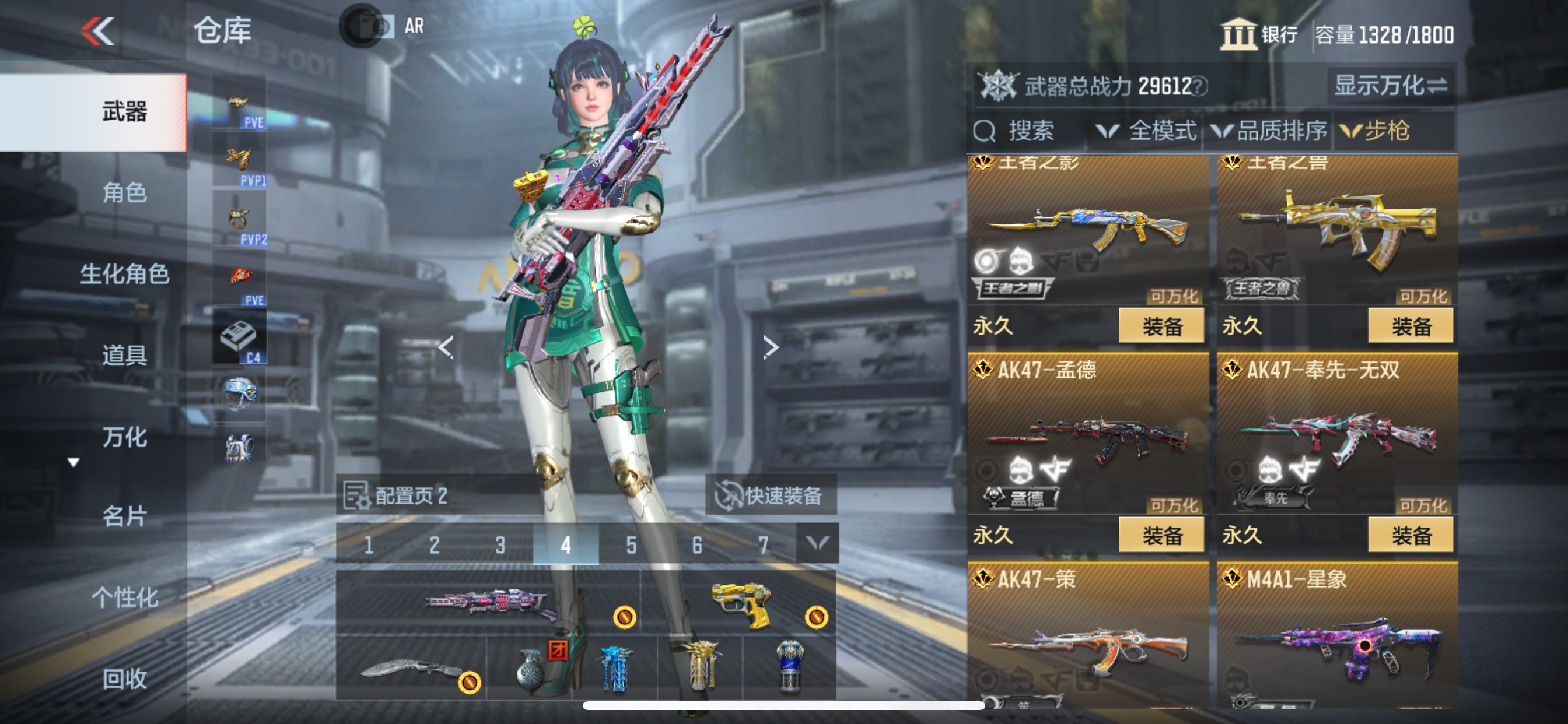Equip the AK47-孟德 rifle
Image resolution: width=1568 pixels, height=724 pixels.
pos(1161,535)
